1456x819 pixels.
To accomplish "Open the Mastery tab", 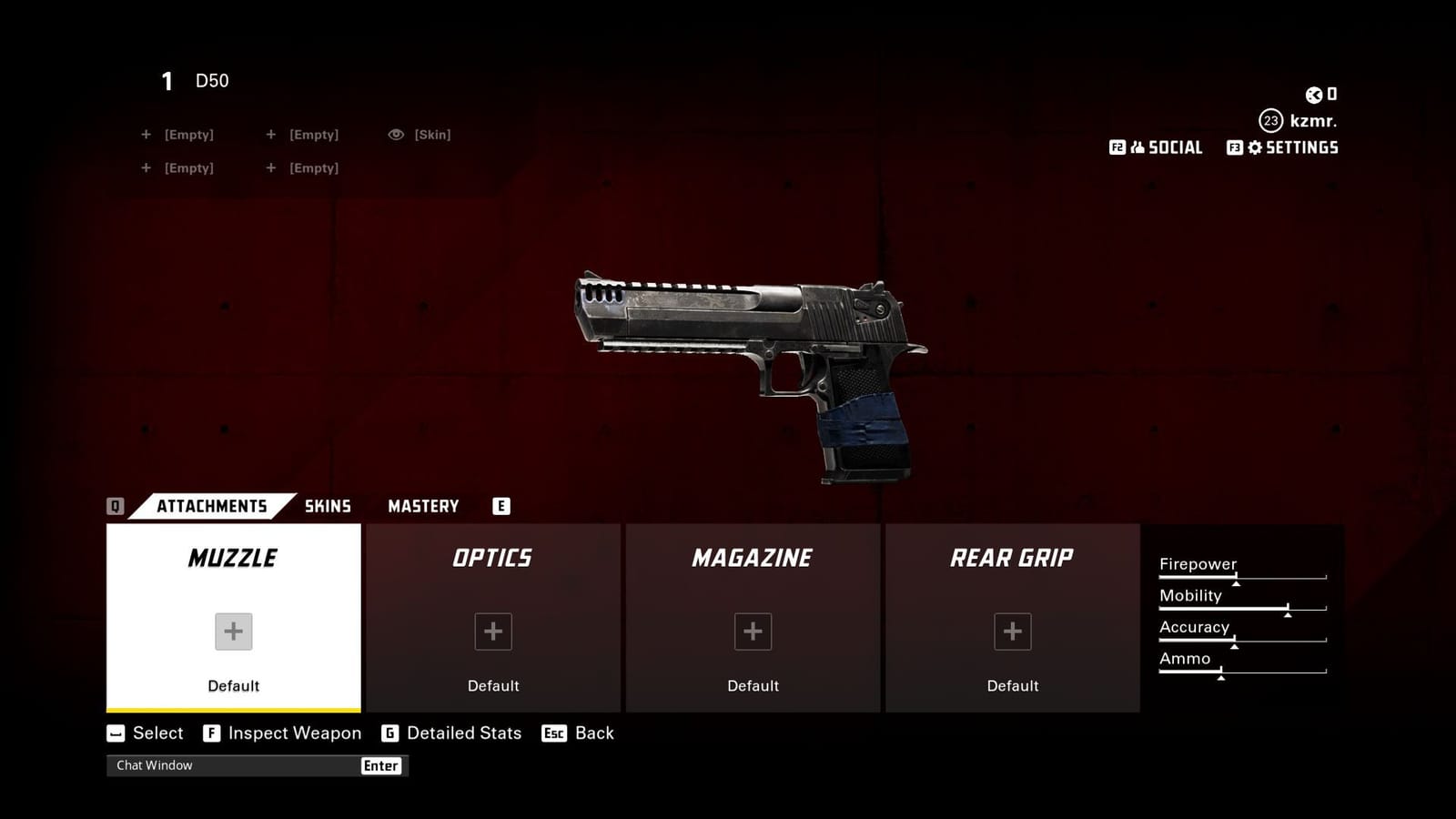I will pos(423,506).
